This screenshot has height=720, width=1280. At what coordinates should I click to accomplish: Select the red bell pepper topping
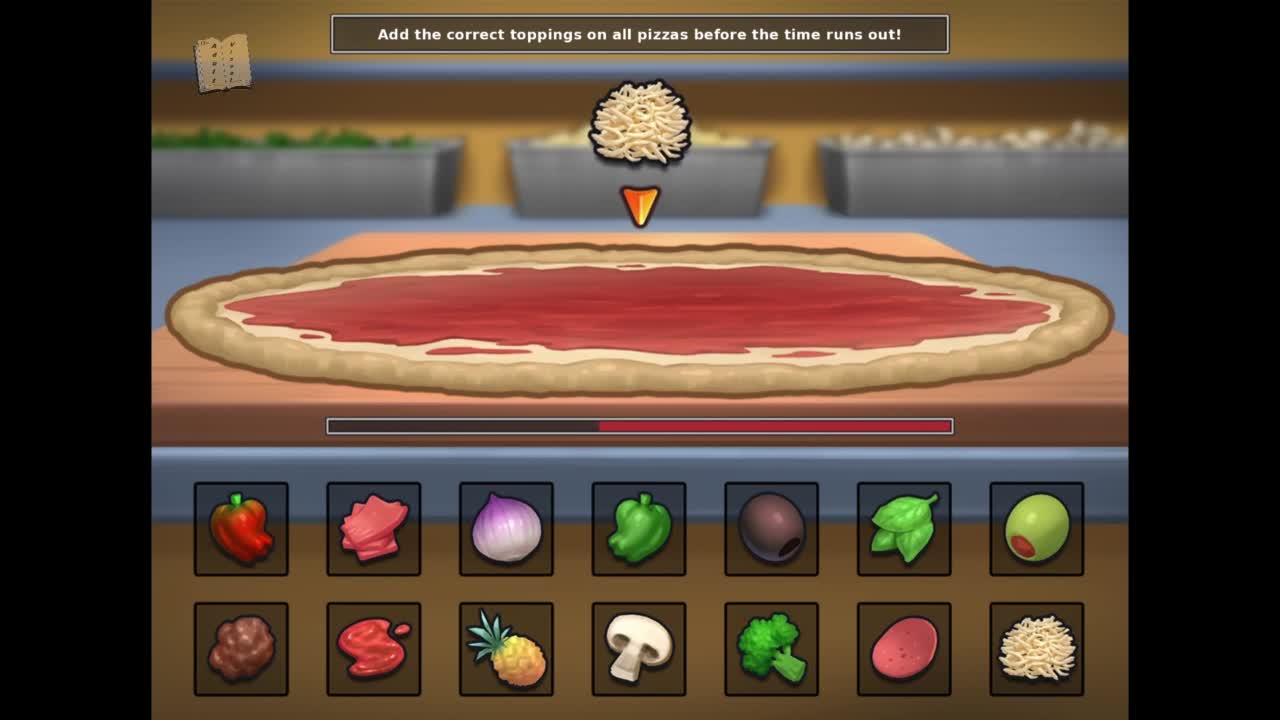241,529
